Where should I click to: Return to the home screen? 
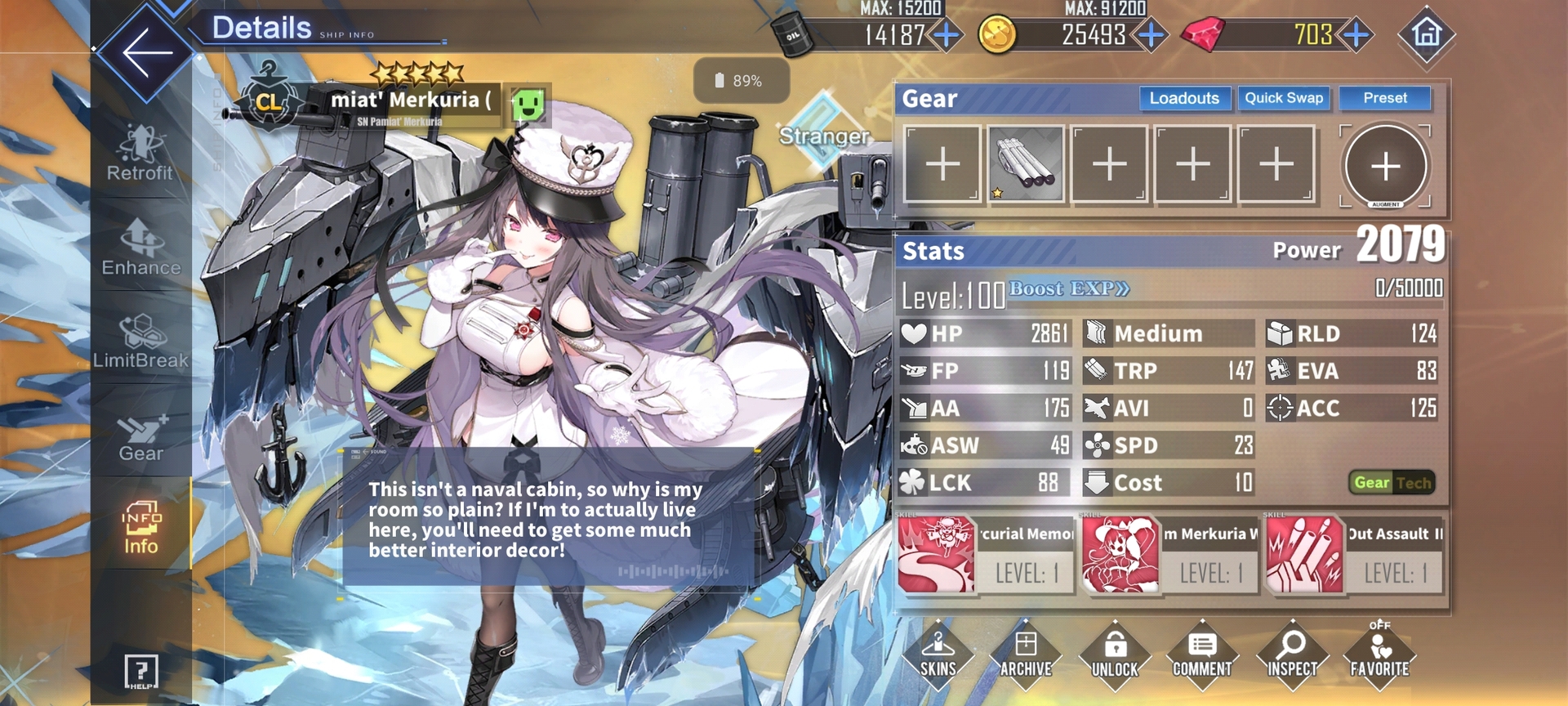point(1426,34)
